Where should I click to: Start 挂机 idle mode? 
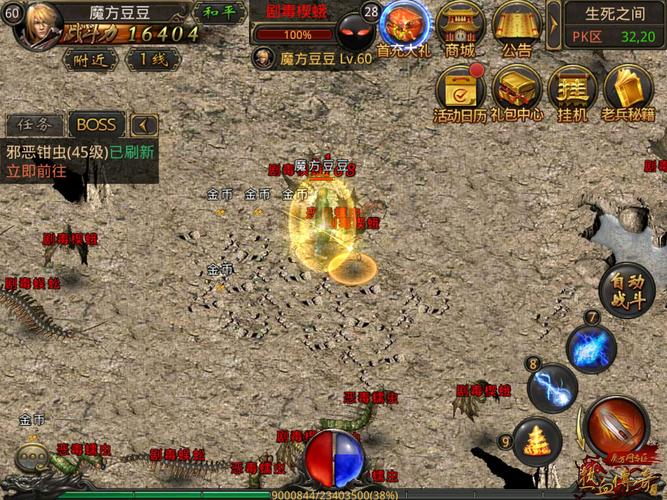(572, 94)
